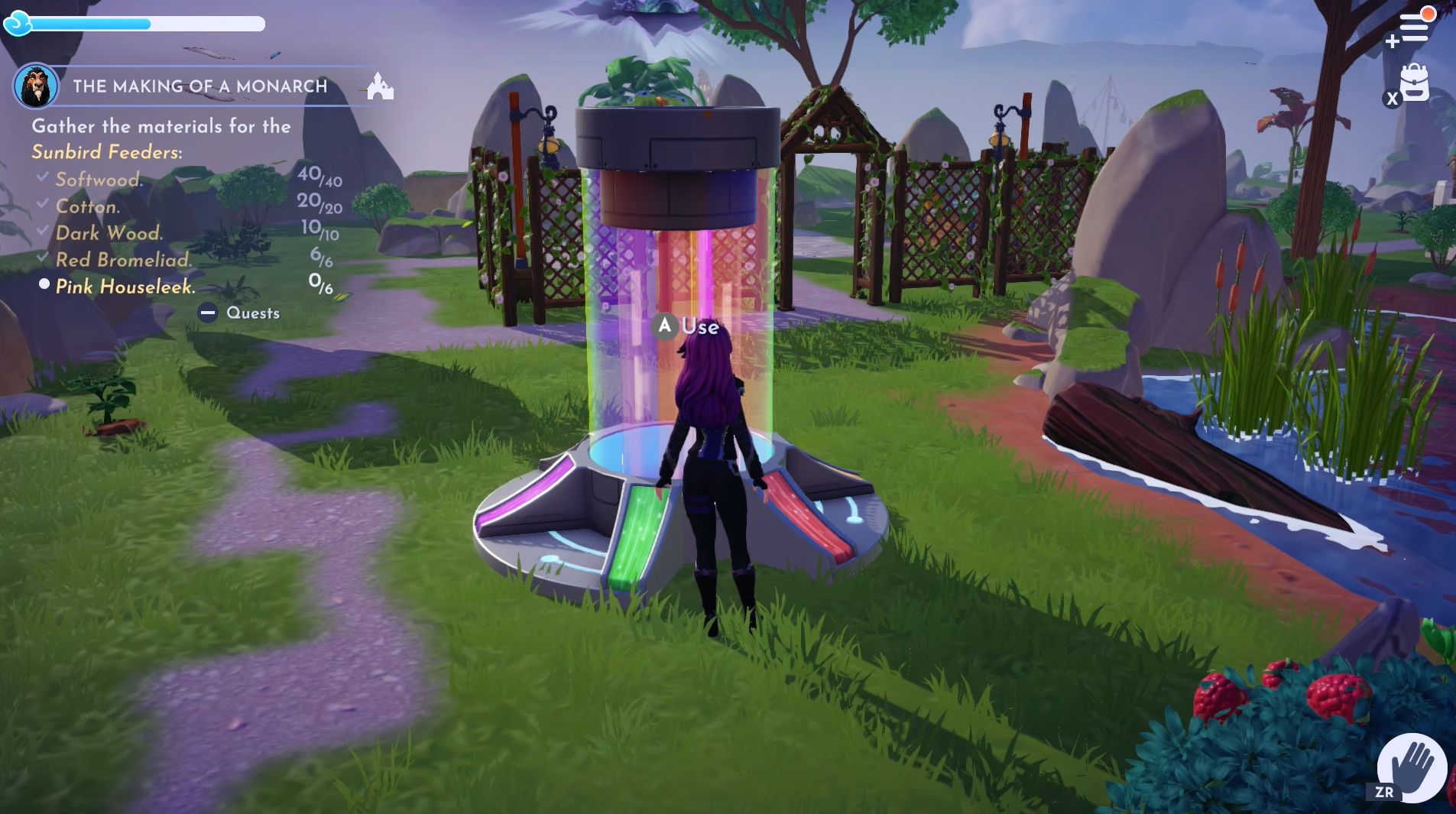Screen dimensions: 1456x814
Task: Select the quest title The Making of a Monarch
Action: coord(200,86)
